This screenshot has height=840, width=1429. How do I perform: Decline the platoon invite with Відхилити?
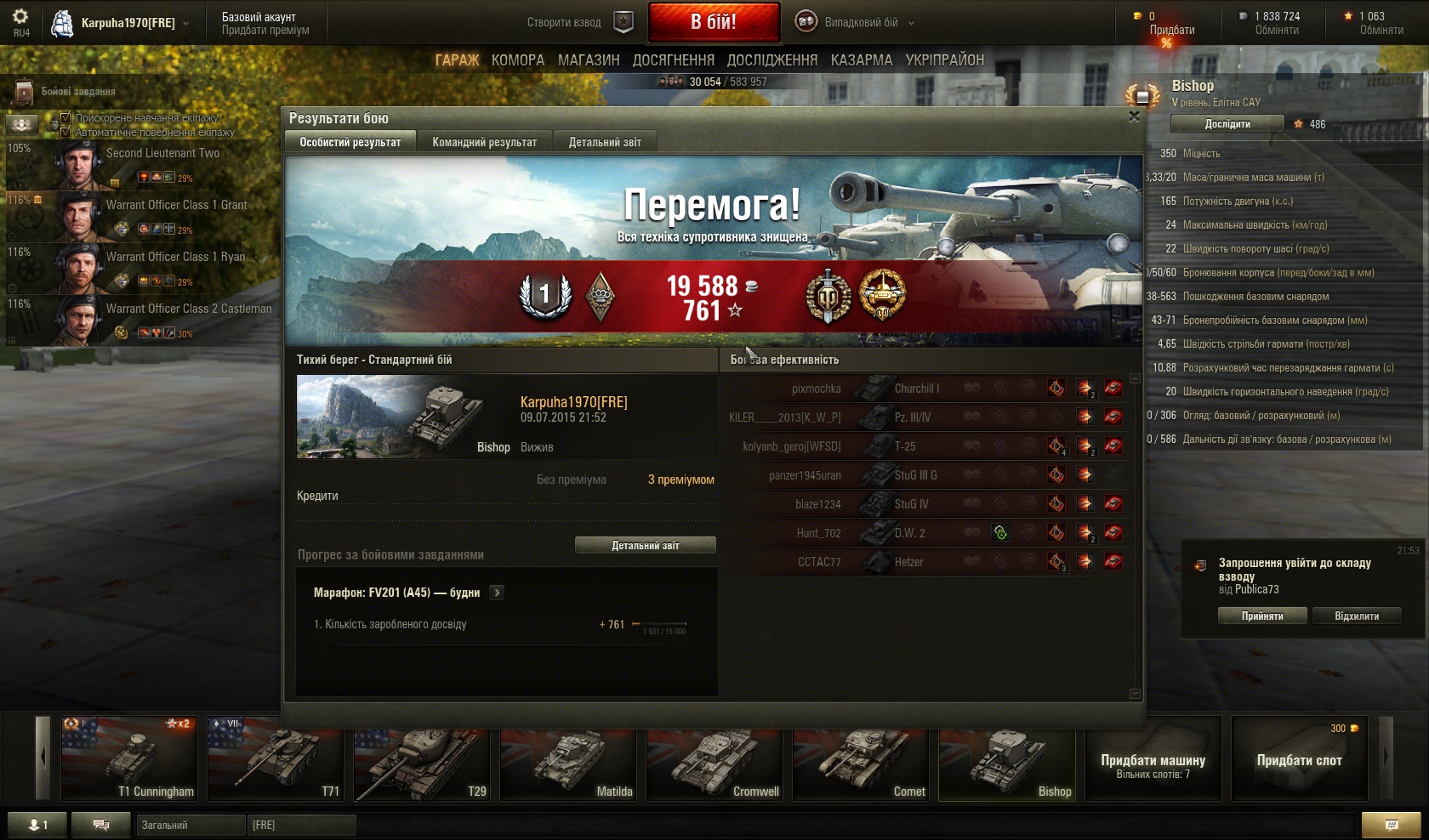click(x=1356, y=616)
